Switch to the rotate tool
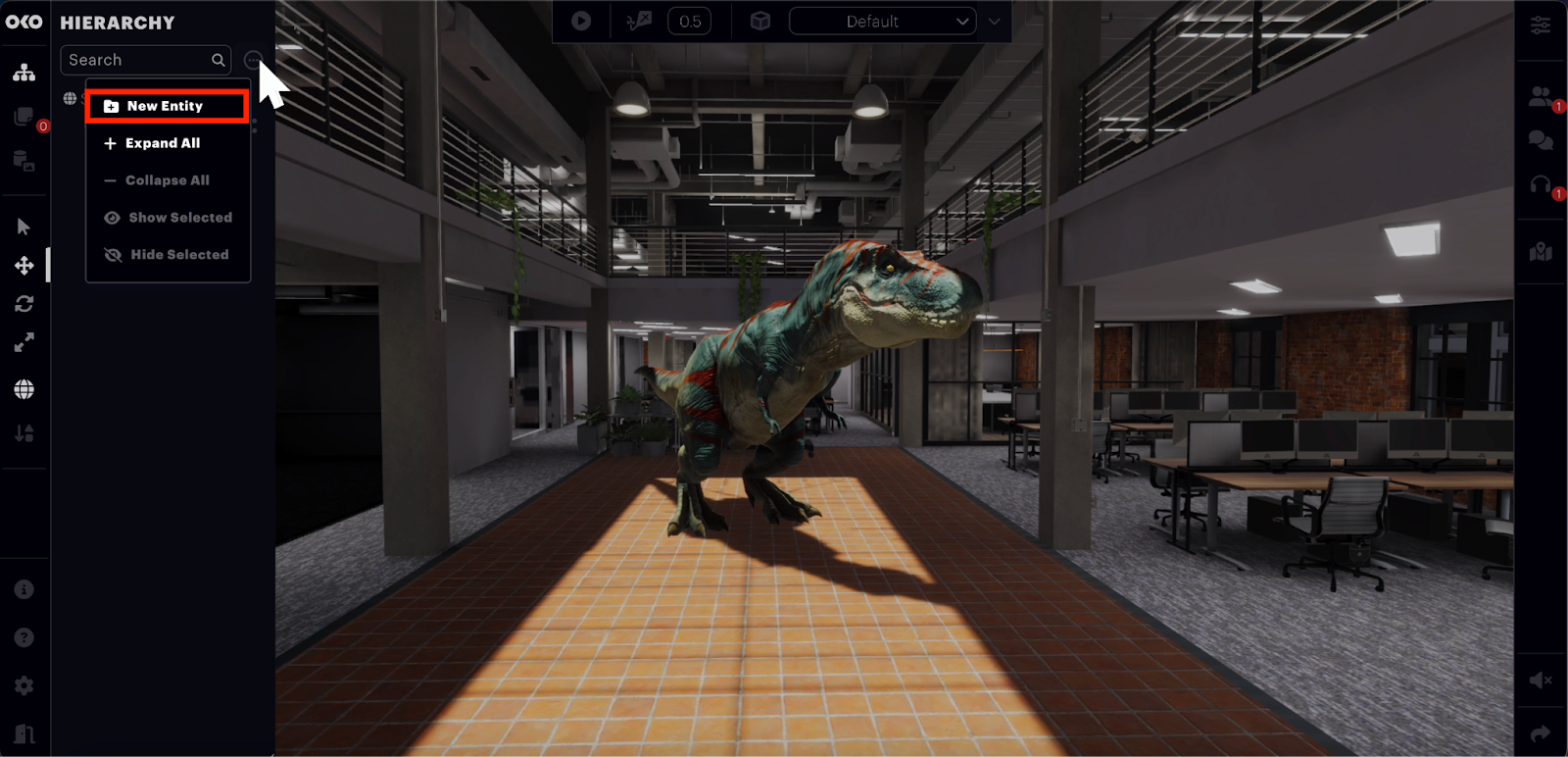This screenshot has height=757, width=1568. tap(24, 304)
